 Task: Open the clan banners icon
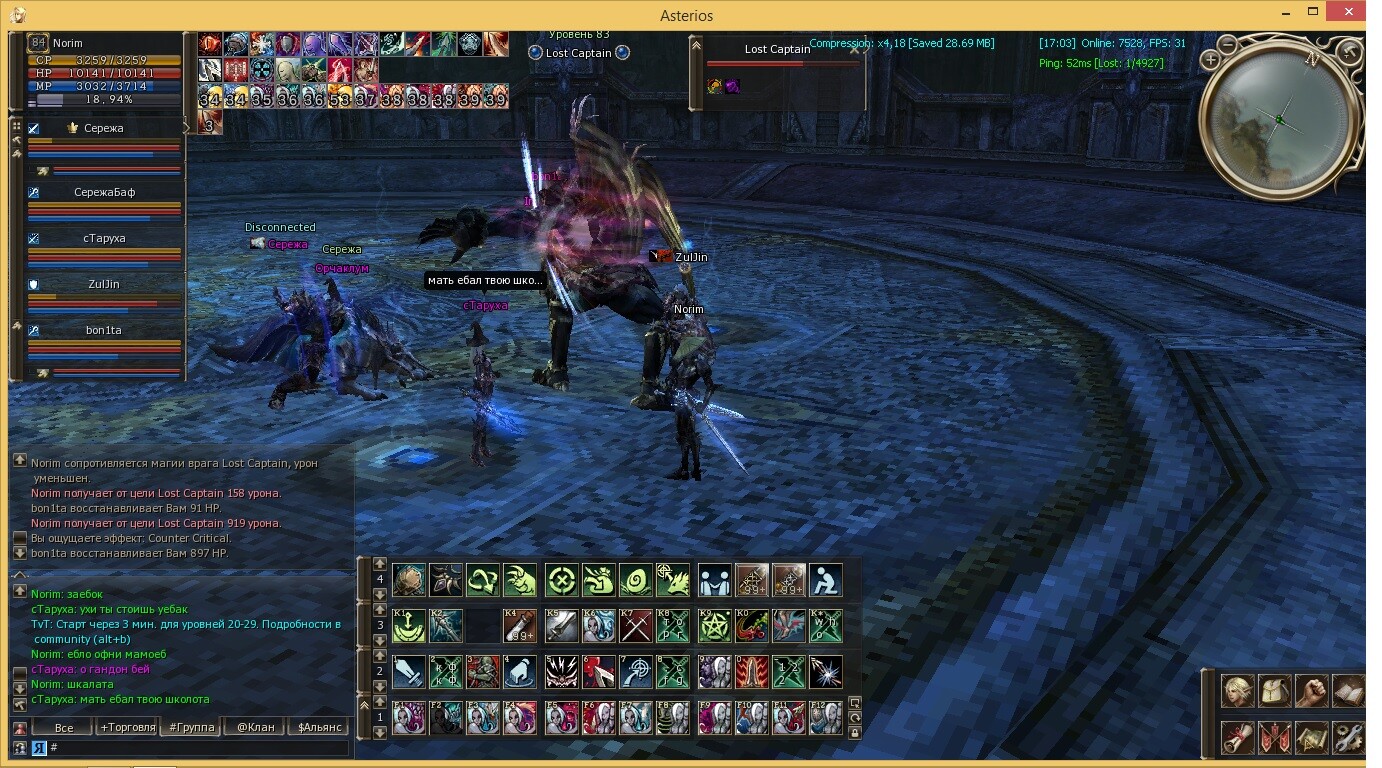[1274, 738]
